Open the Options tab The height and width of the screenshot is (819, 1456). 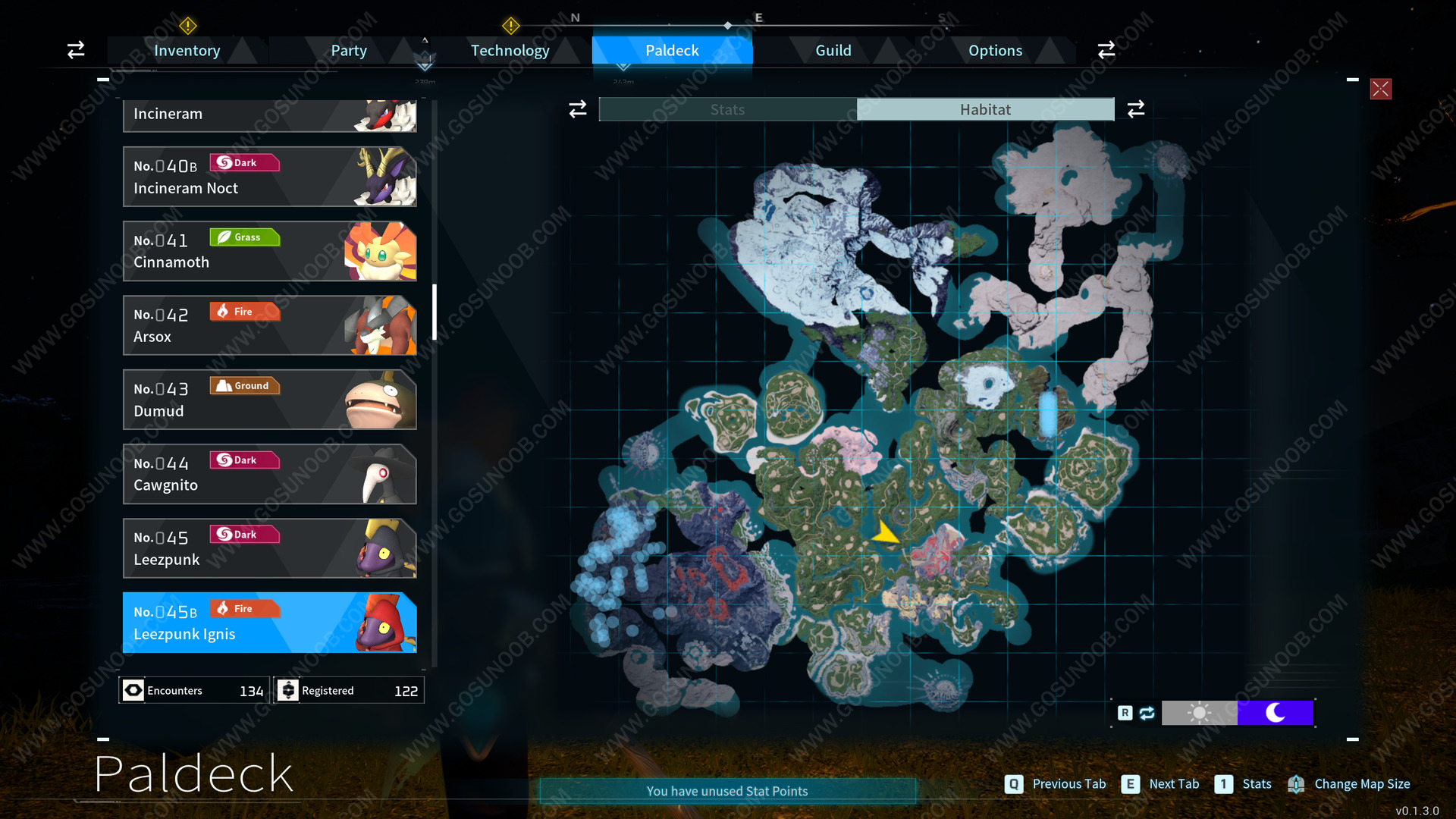995,51
